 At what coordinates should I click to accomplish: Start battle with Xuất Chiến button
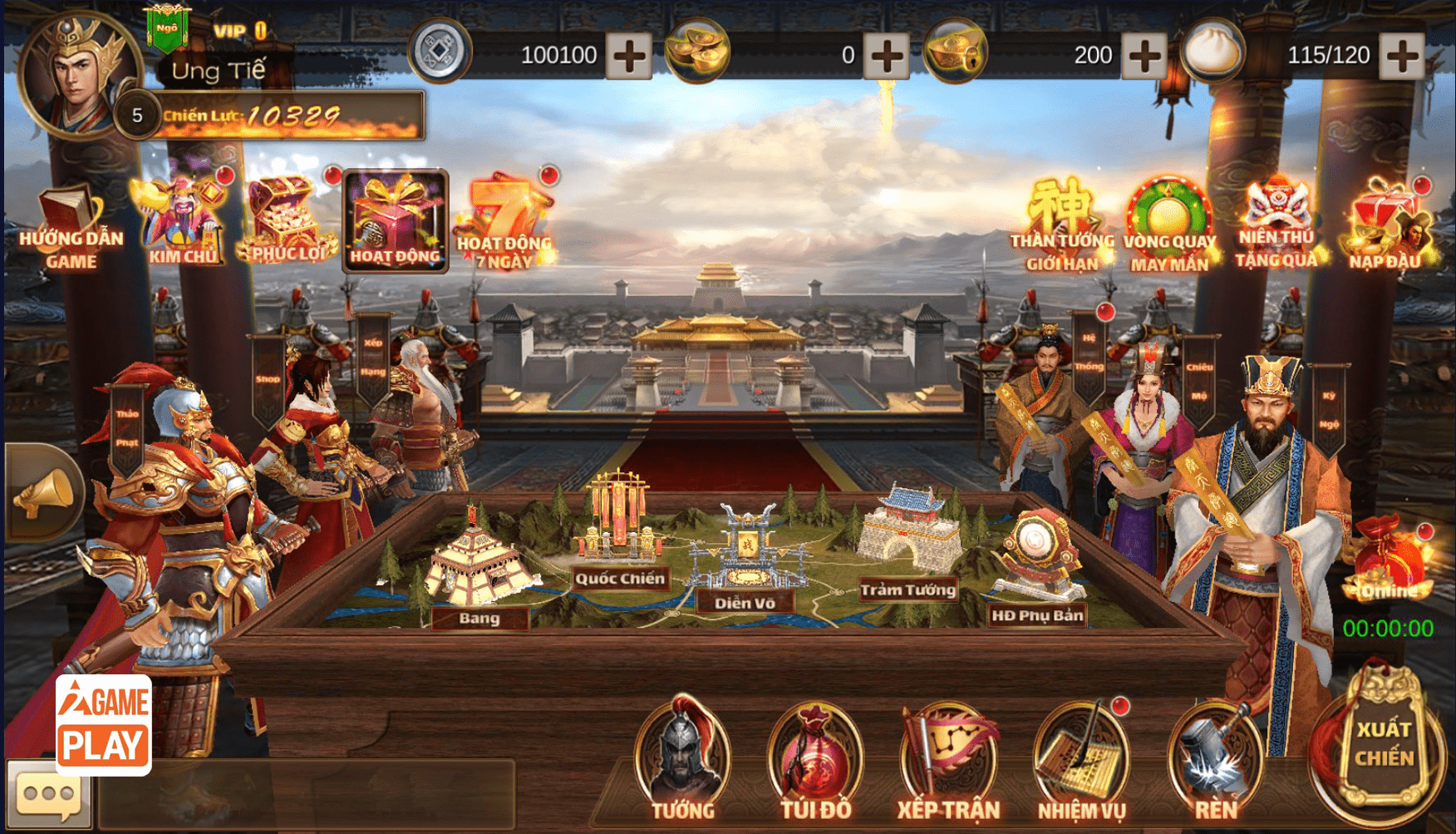point(1384,743)
